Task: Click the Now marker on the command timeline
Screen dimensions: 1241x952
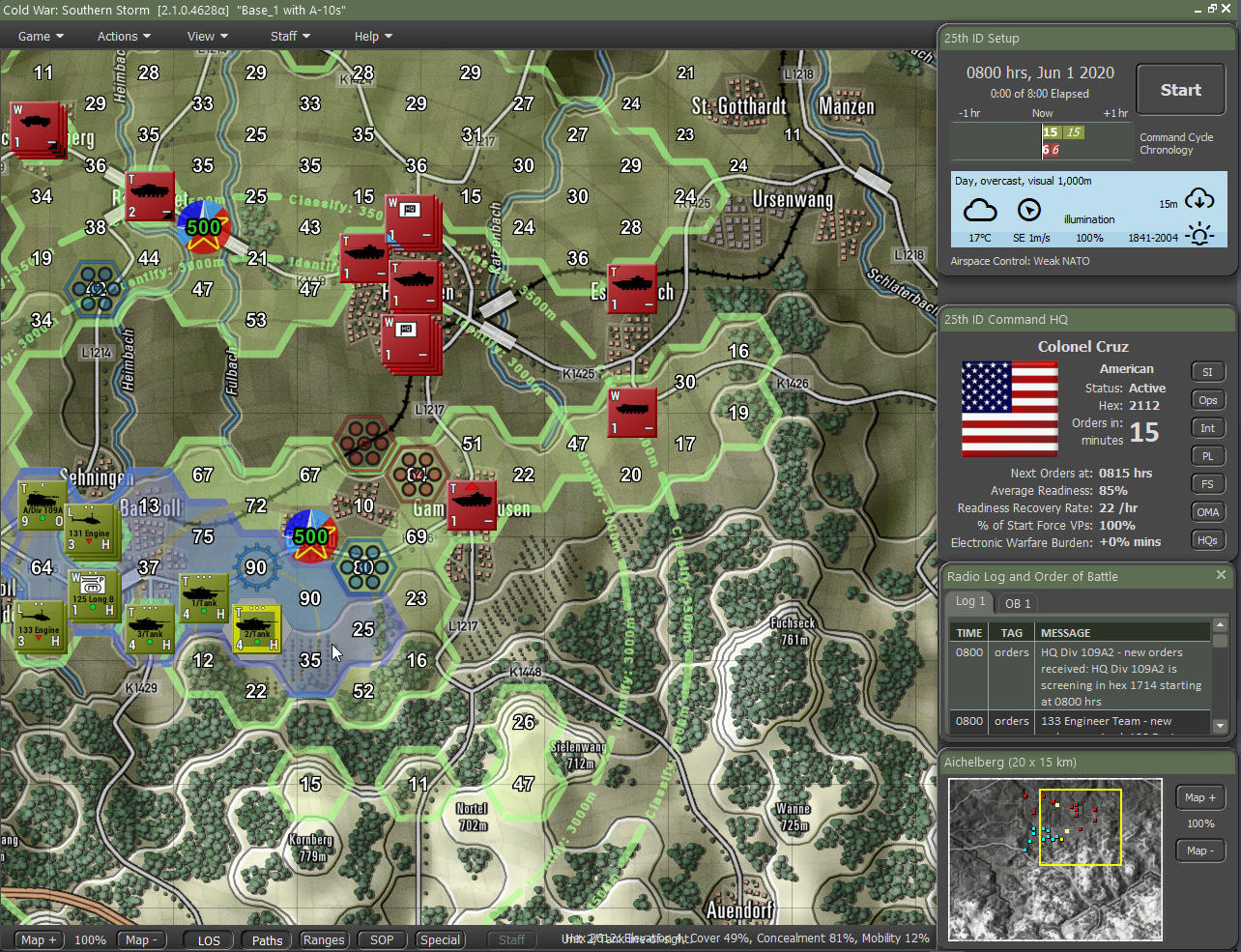Action: 1042,113
